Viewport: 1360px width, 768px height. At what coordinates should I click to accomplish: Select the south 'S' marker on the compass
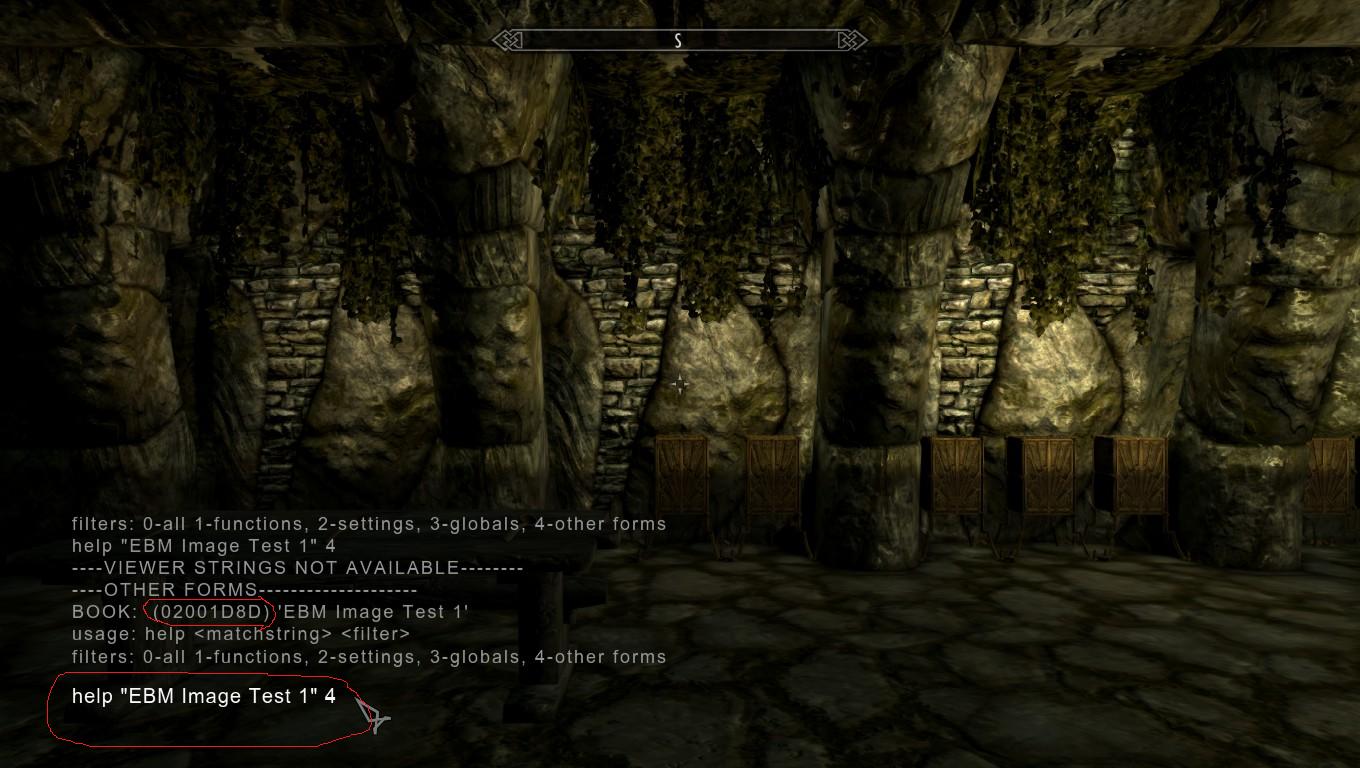pos(679,42)
